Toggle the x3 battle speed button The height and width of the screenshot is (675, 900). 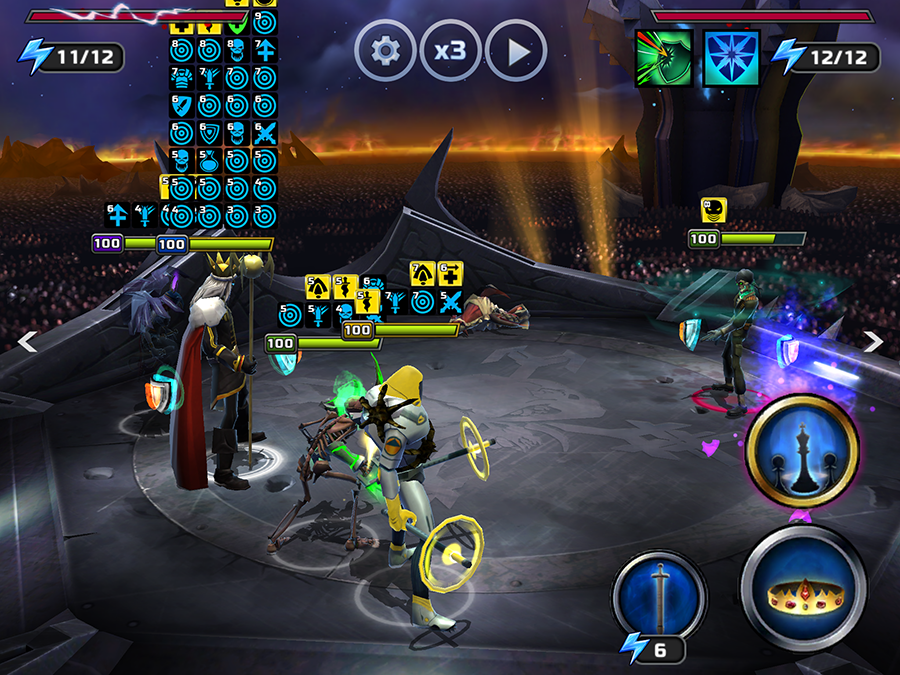point(450,50)
